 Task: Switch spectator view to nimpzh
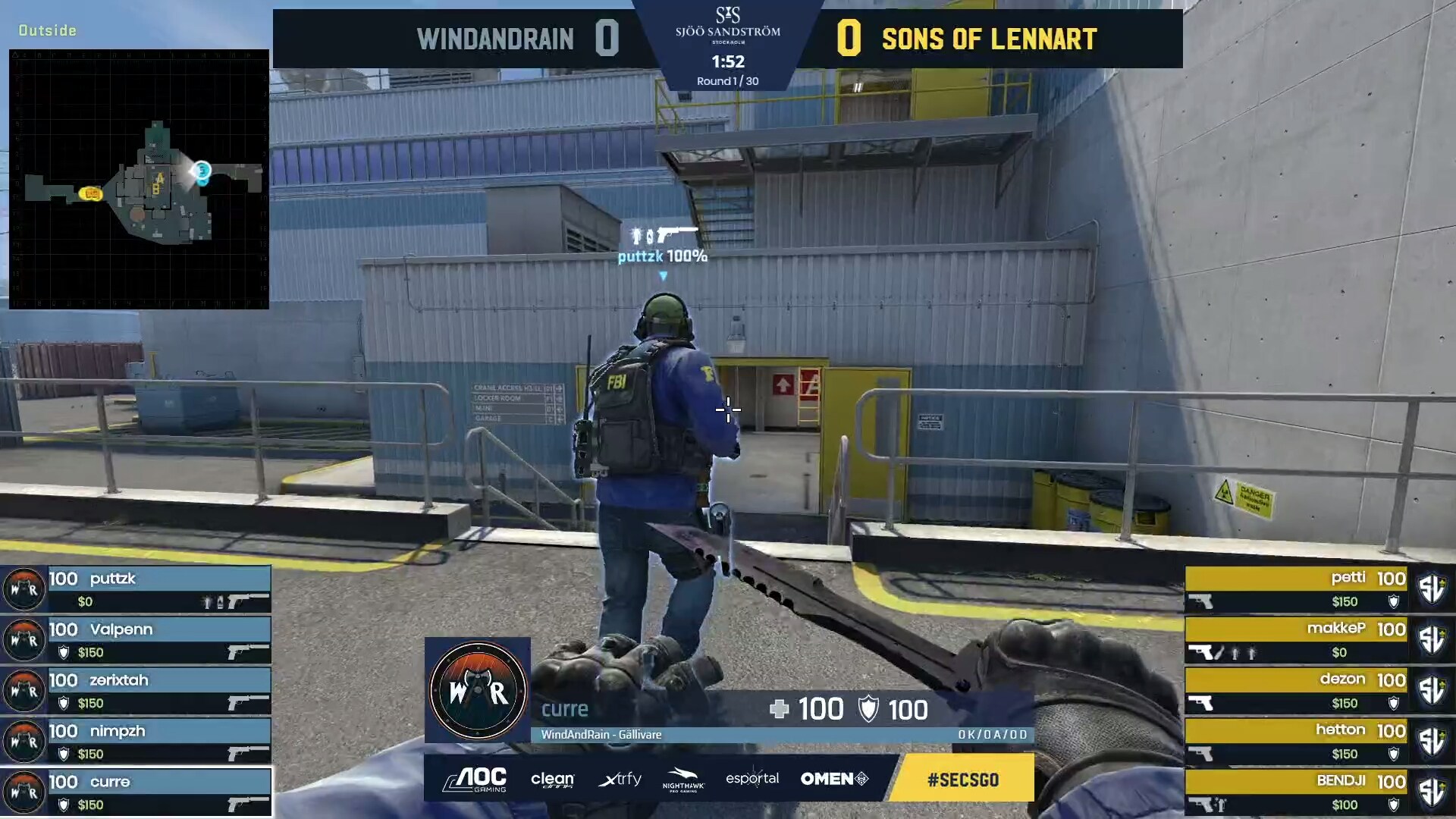136,742
